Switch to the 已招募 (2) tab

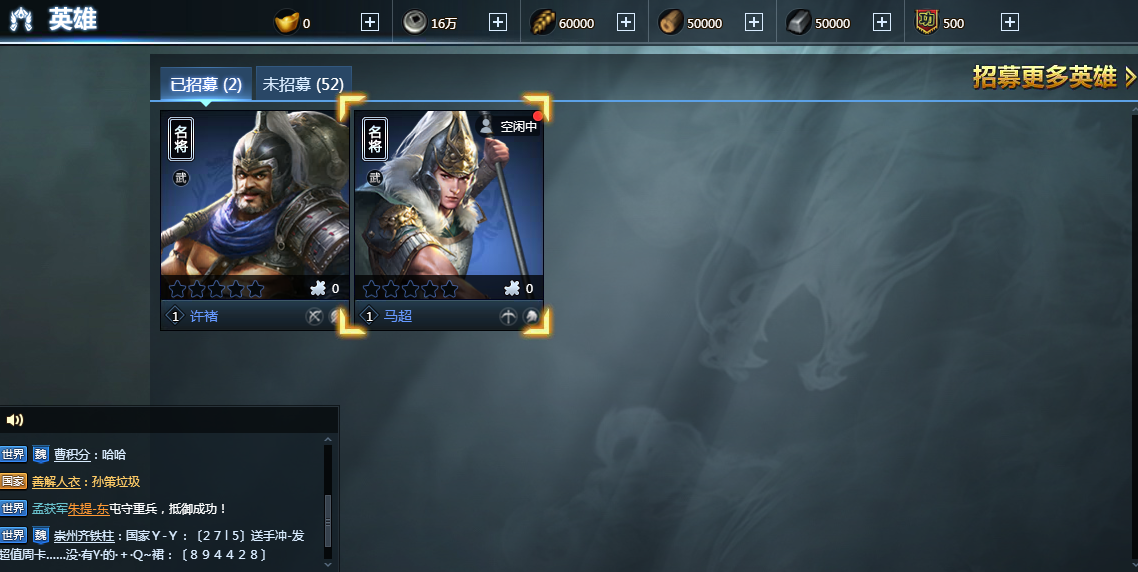tap(206, 85)
